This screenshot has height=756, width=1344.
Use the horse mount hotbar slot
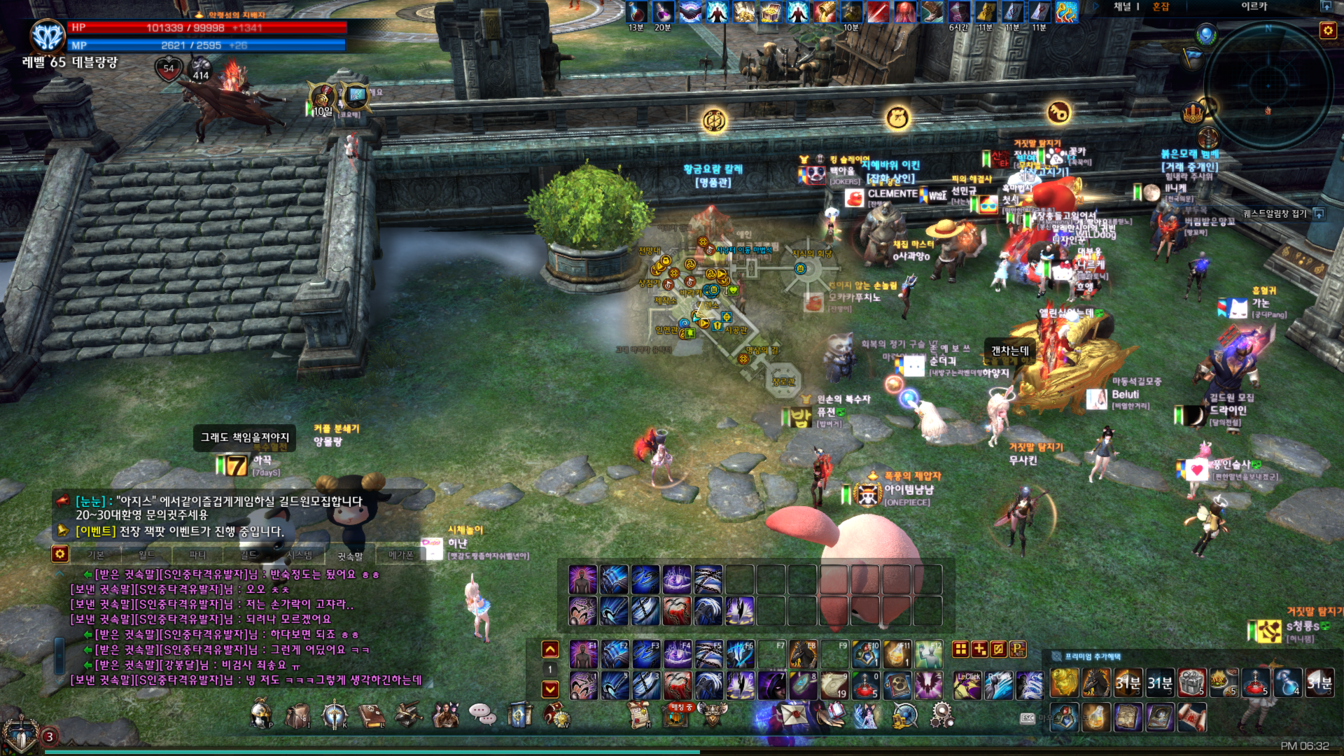point(804,655)
